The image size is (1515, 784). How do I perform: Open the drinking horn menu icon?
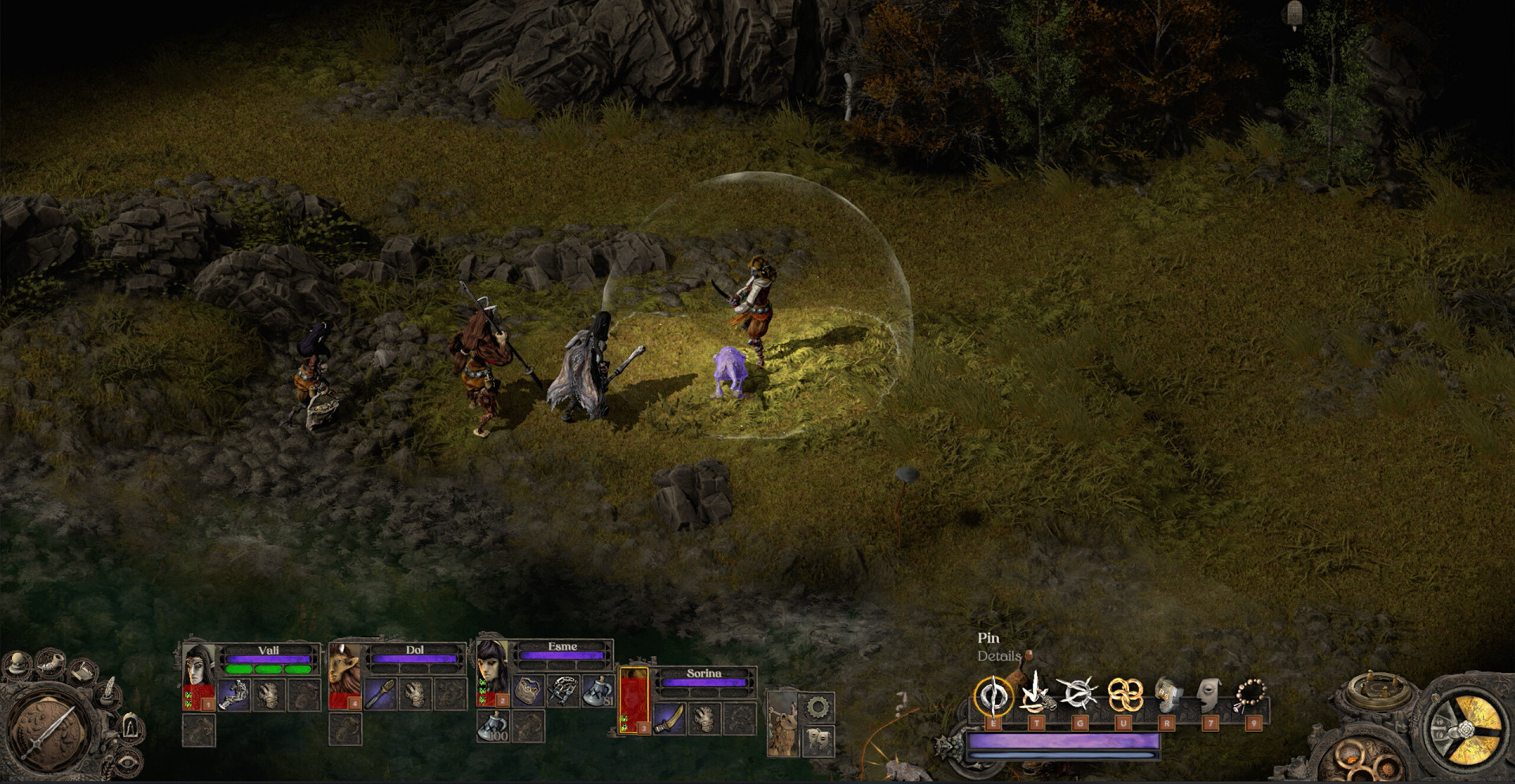tap(49, 663)
